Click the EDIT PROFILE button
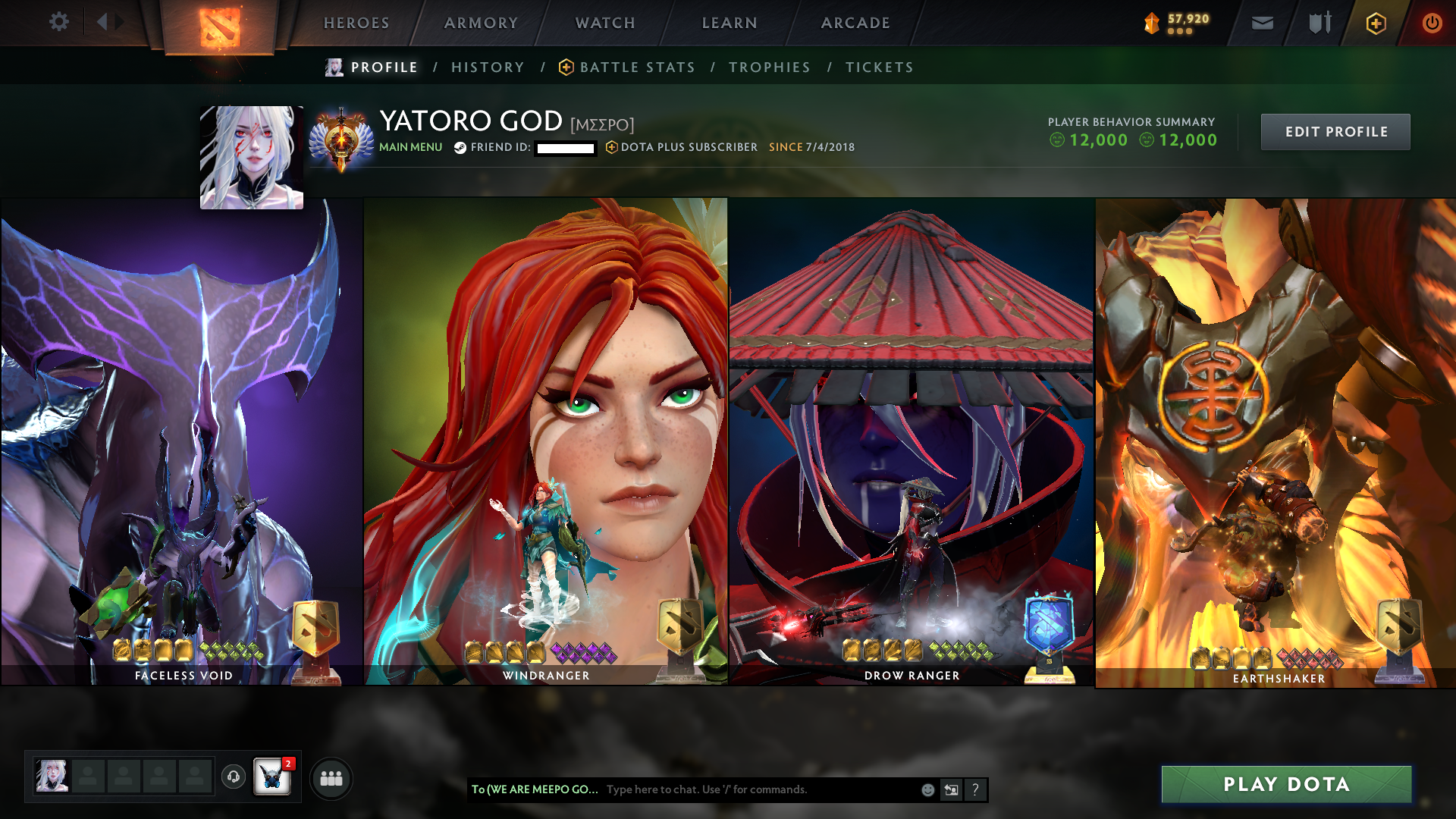 pos(1335,131)
